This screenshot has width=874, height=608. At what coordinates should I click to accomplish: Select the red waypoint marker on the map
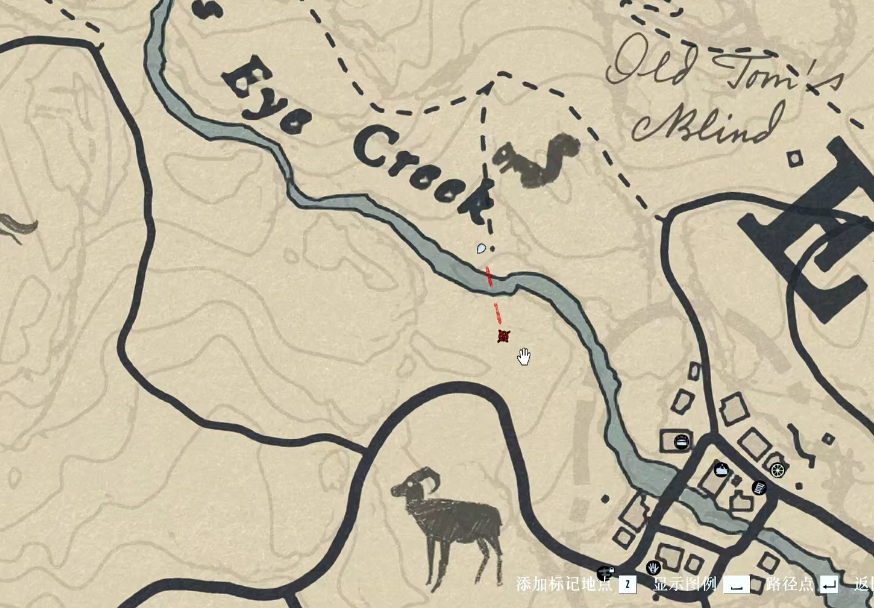coord(504,337)
